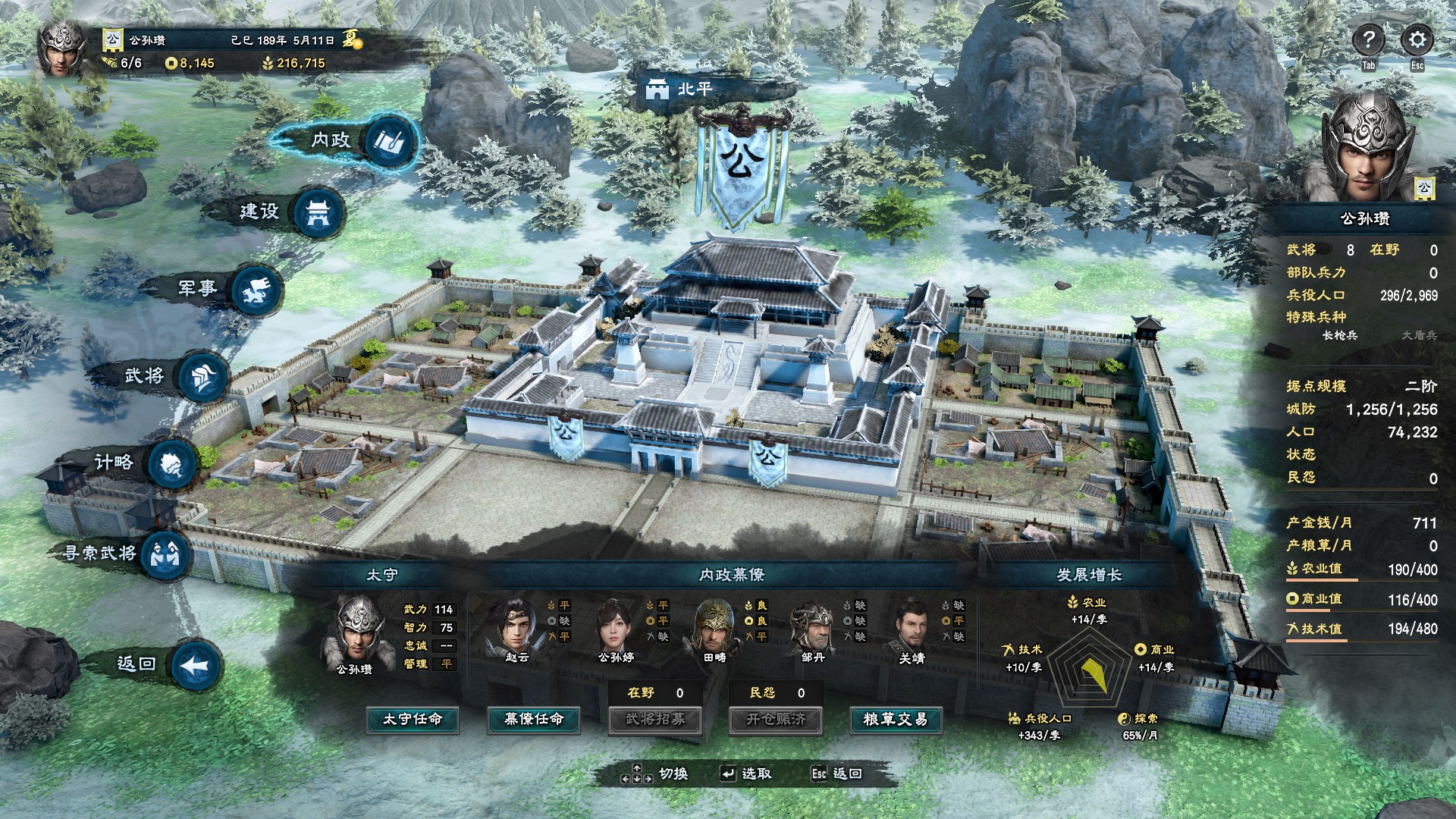Screen dimensions: 1456x819
Task: Open the 内政 internal affairs menu
Action: (391, 142)
